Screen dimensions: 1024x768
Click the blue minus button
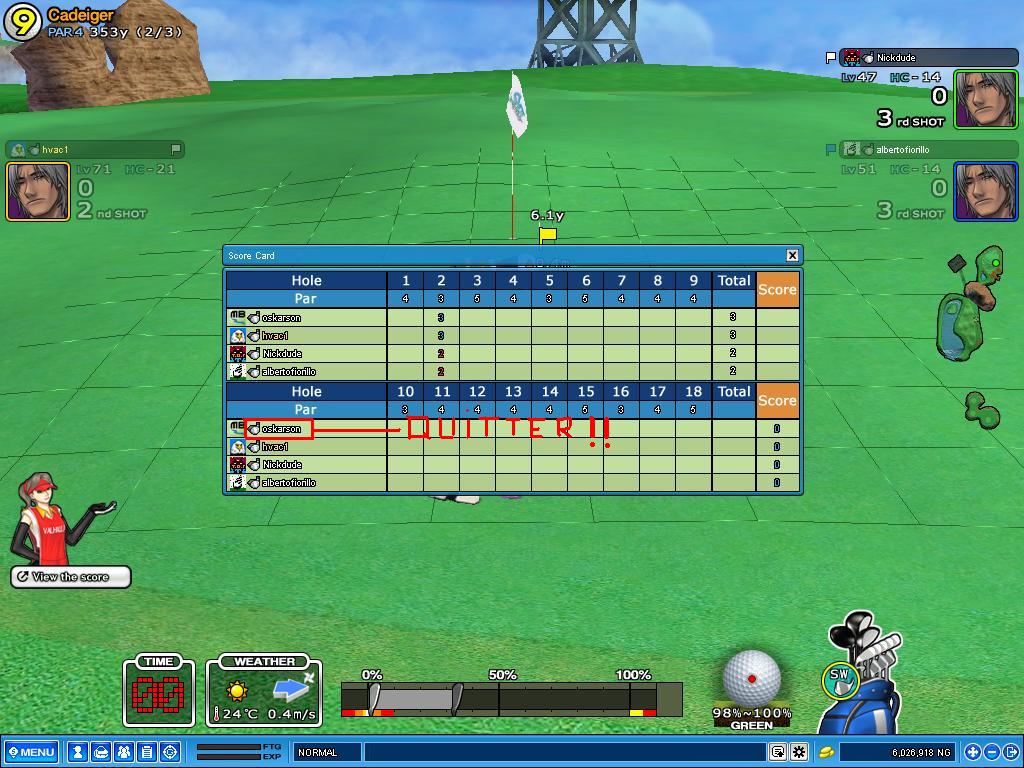click(x=992, y=752)
